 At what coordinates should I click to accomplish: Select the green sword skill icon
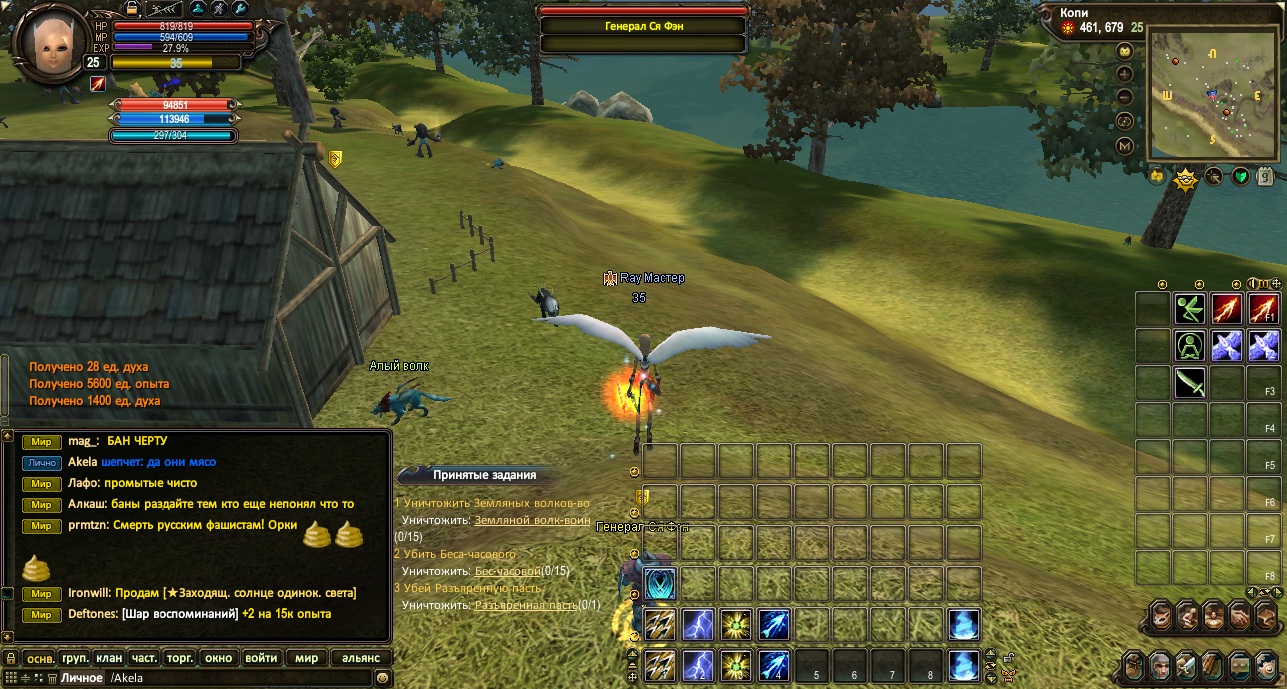[x=1190, y=382]
